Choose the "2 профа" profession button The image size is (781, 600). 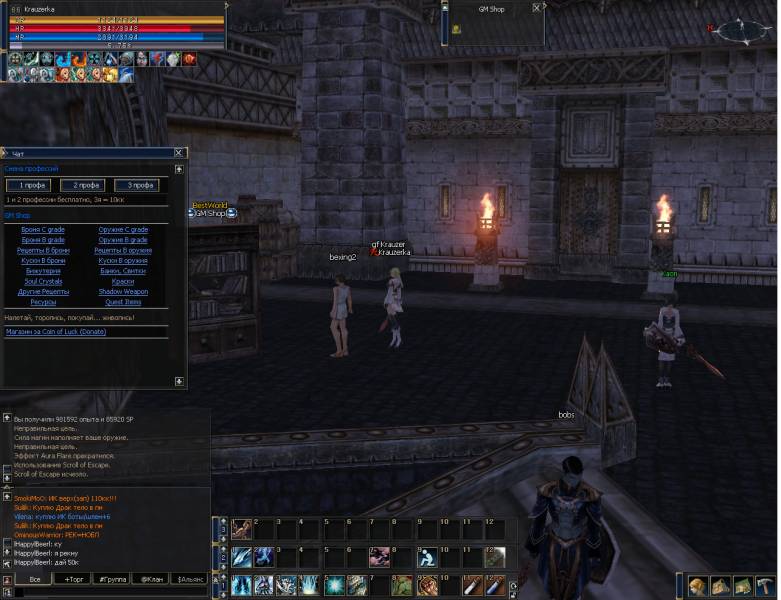click(x=83, y=185)
